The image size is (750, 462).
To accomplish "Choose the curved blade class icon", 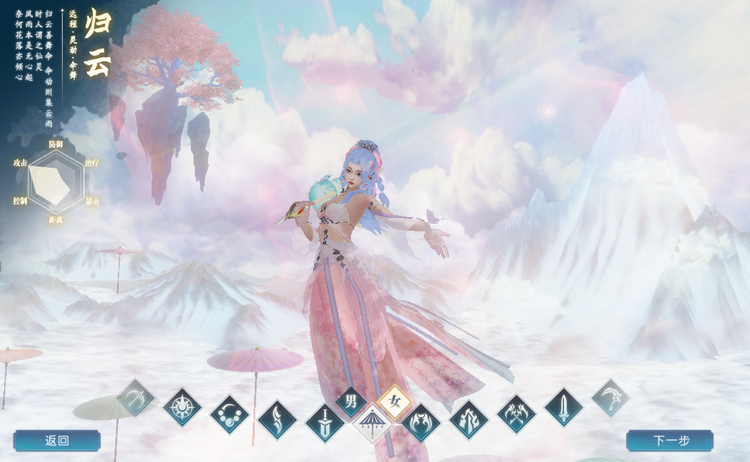I will 277,420.
